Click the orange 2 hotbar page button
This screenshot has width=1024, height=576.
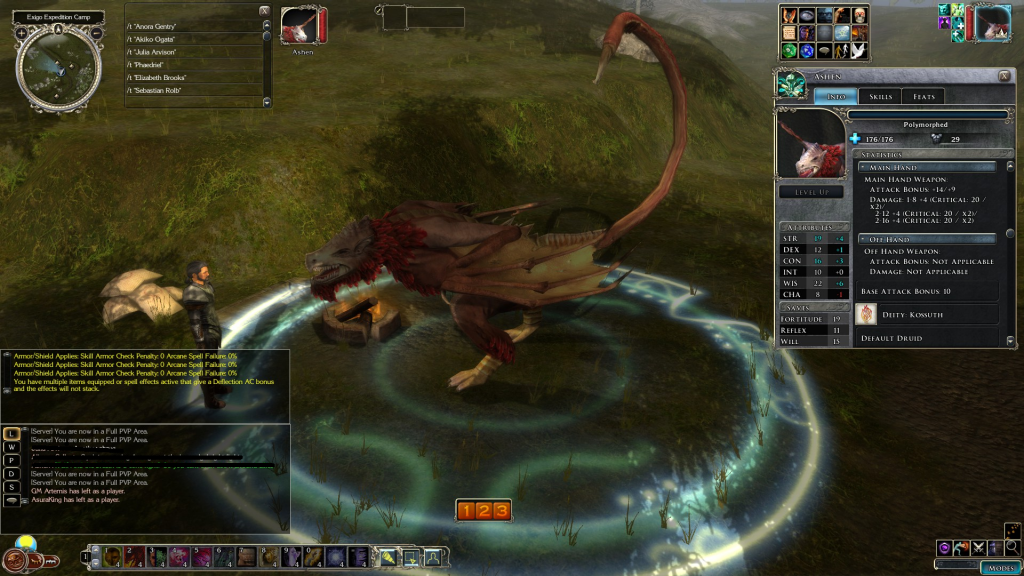point(484,511)
